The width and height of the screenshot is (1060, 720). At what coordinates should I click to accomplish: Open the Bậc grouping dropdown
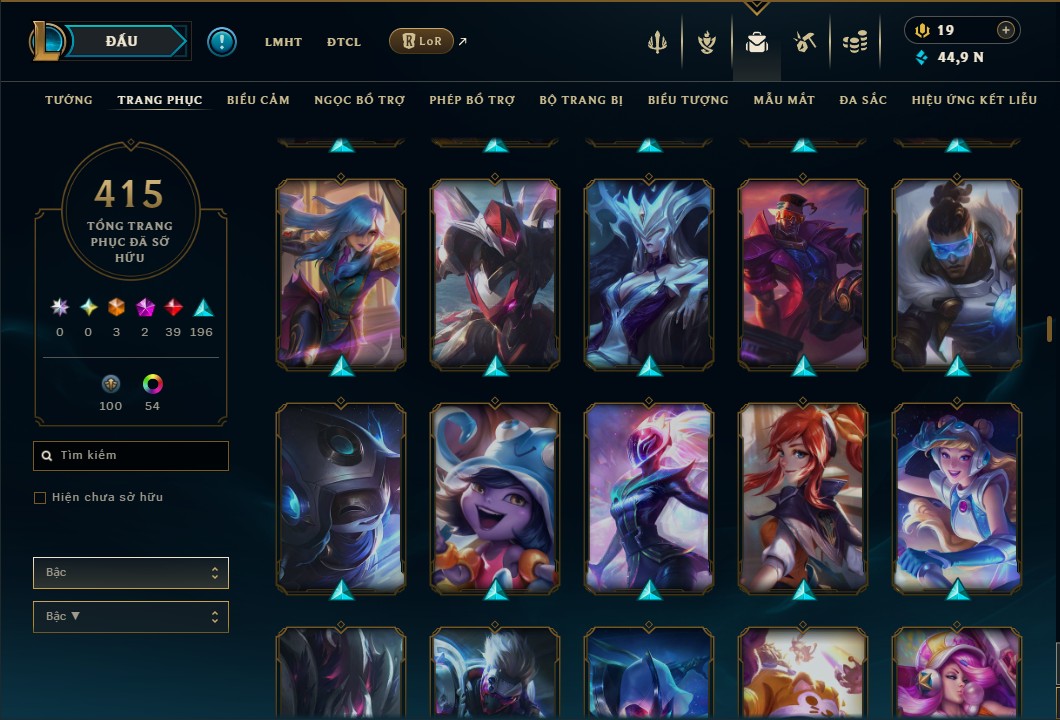coord(131,573)
